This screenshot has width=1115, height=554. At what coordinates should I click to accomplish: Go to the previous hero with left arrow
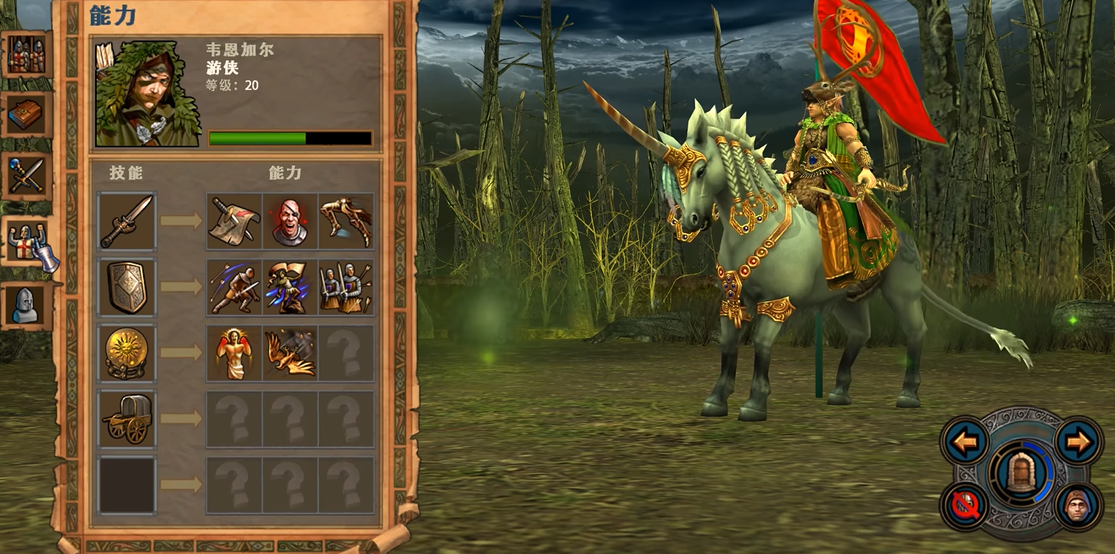click(x=965, y=440)
